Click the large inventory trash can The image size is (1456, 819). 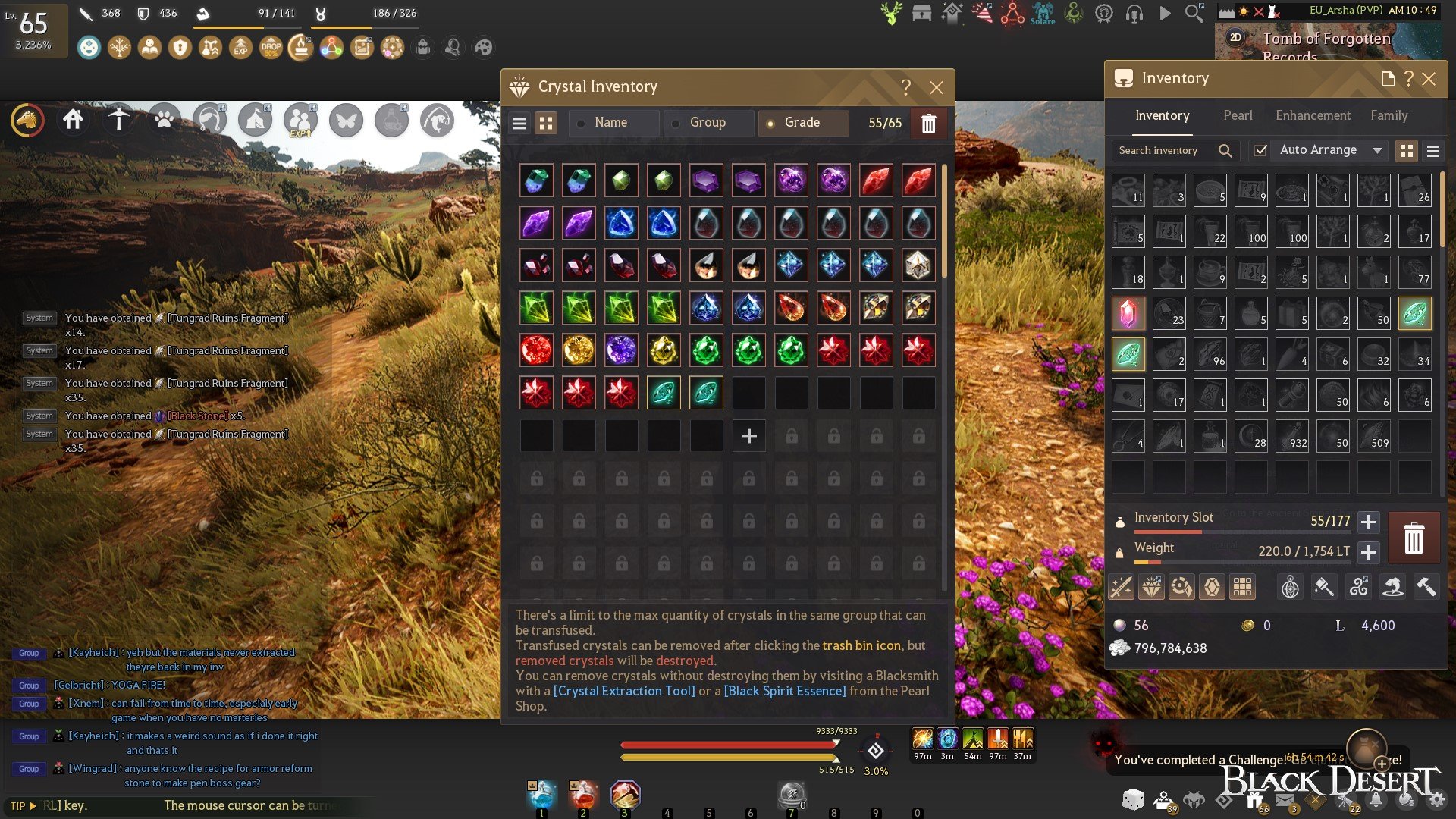(x=1414, y=538)
